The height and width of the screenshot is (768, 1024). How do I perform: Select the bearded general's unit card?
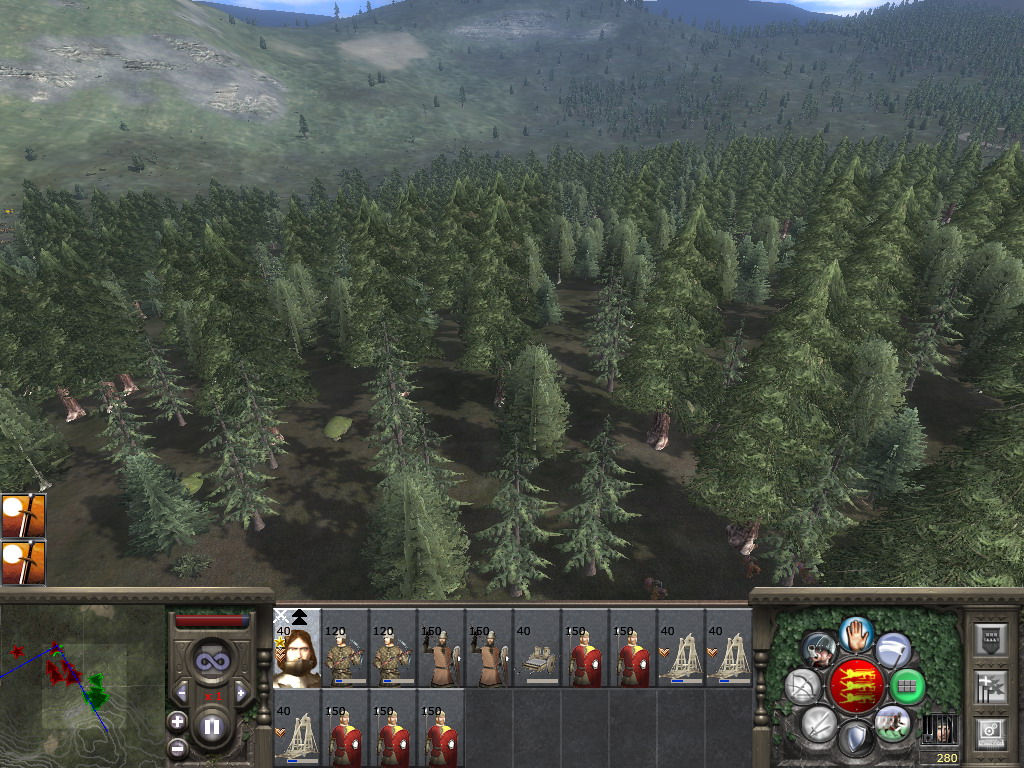[297, 649]
